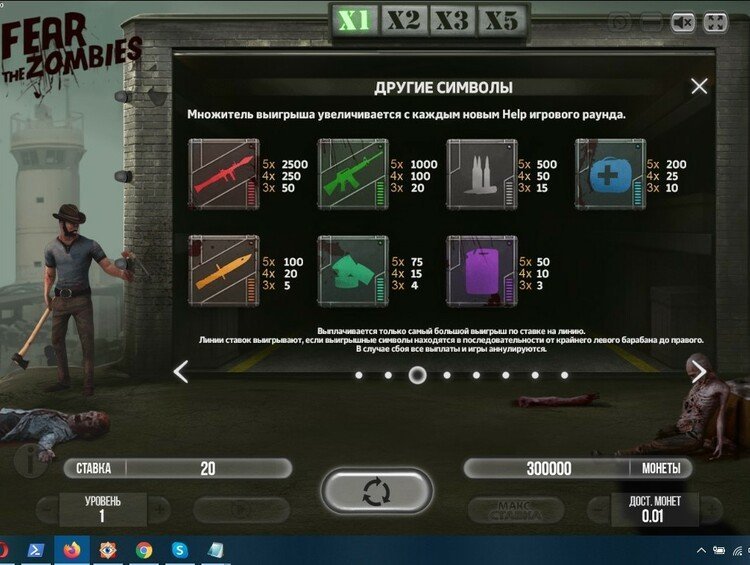Select the X1 multiplier tab
750x565 pixels.
tap(354, 20)
